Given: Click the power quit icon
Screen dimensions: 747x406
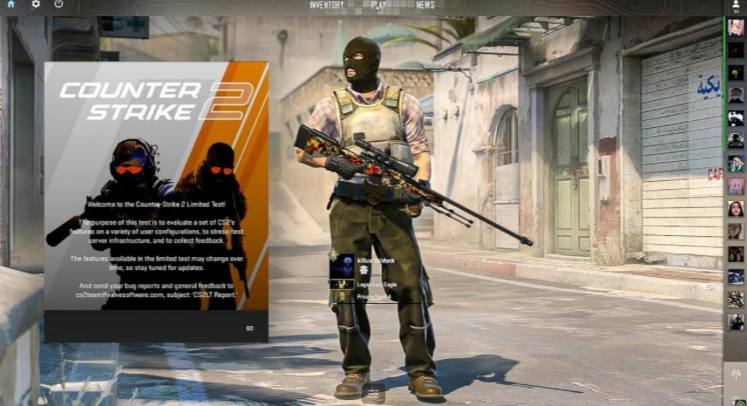Looking at the screenshot, I should (x=59, y=4).
